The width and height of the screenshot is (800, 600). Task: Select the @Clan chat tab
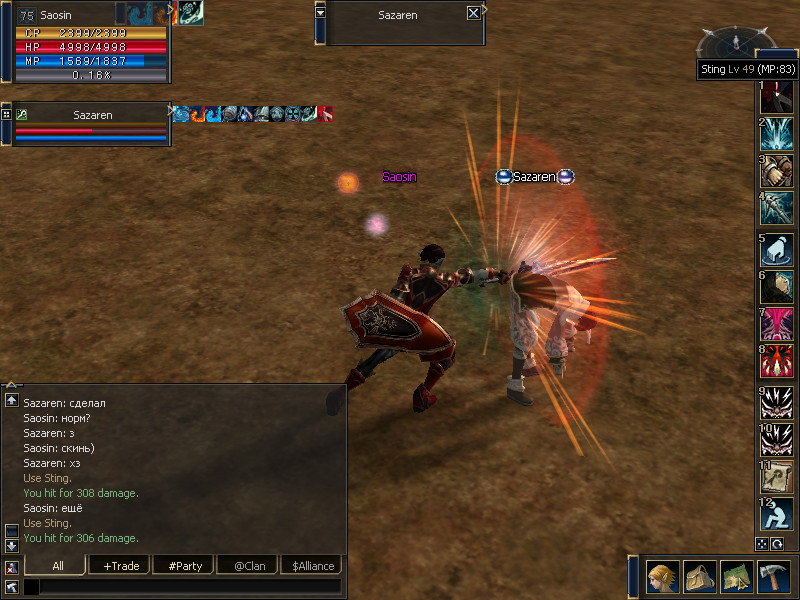(x=246, y=566)
